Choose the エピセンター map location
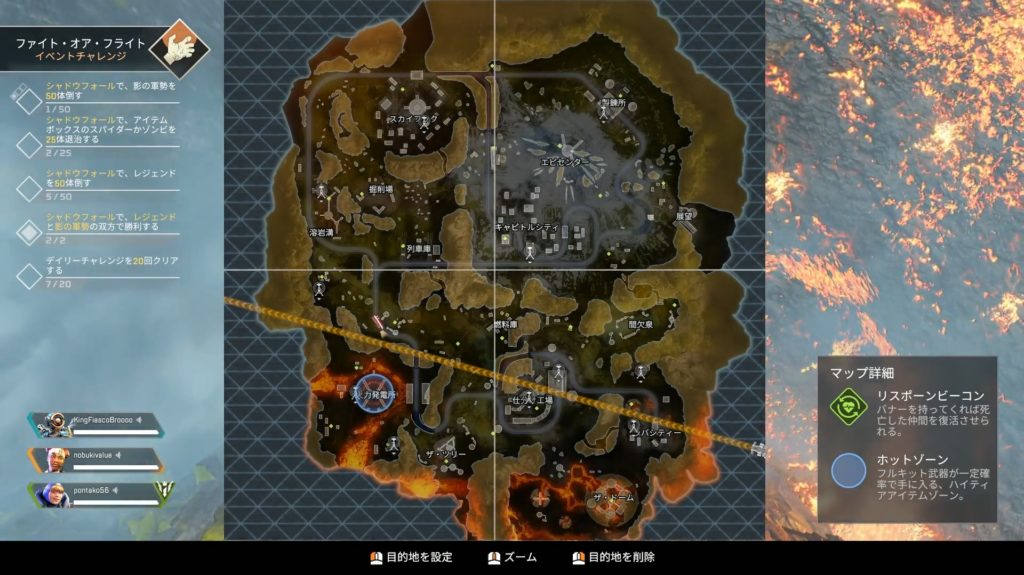Screen dimensions: 1024x575 (x=566, y=159)
